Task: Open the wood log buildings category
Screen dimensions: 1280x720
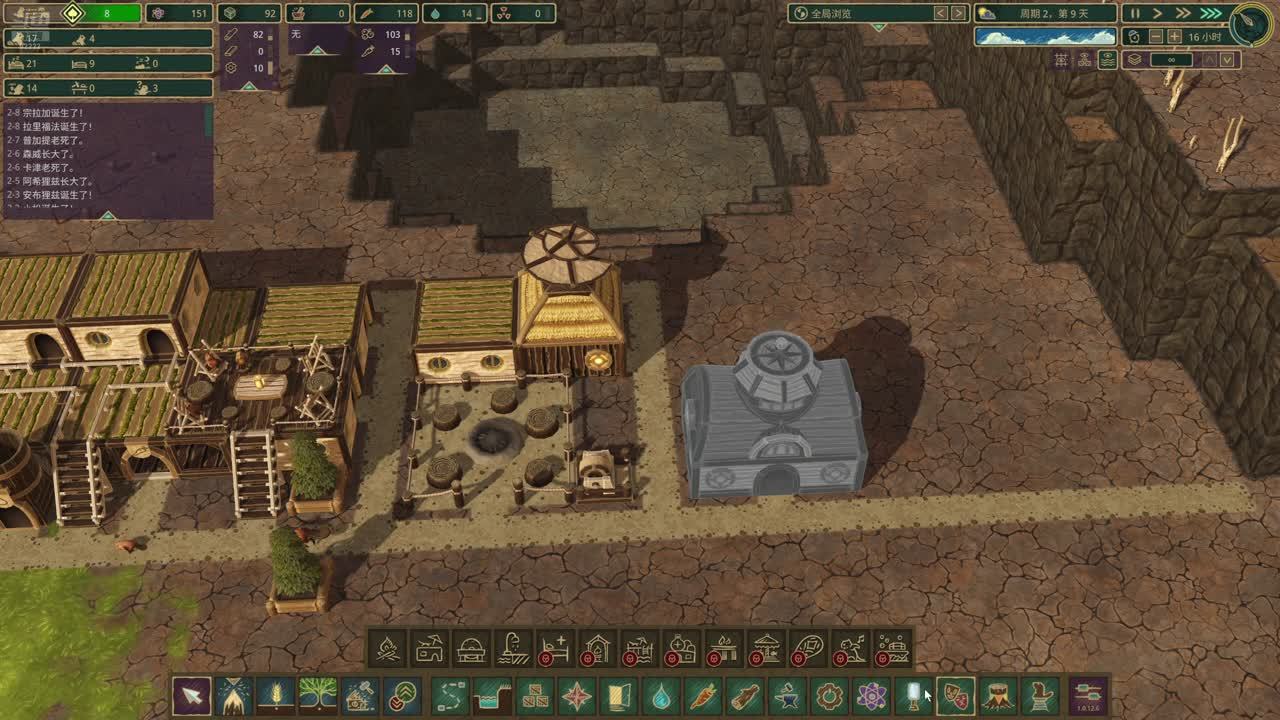Action: tap(745, 695)
